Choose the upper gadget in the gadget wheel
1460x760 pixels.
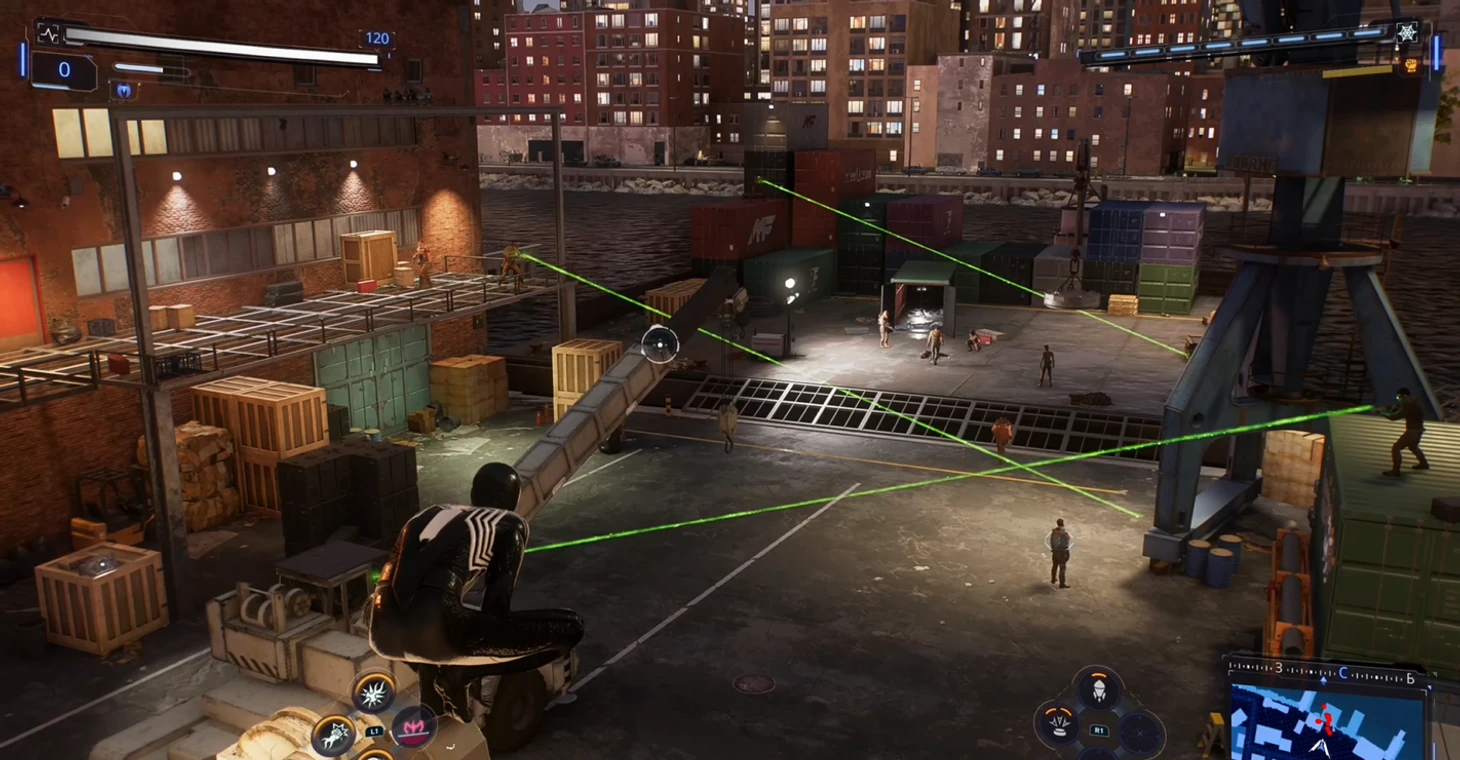pos(1098,690)
